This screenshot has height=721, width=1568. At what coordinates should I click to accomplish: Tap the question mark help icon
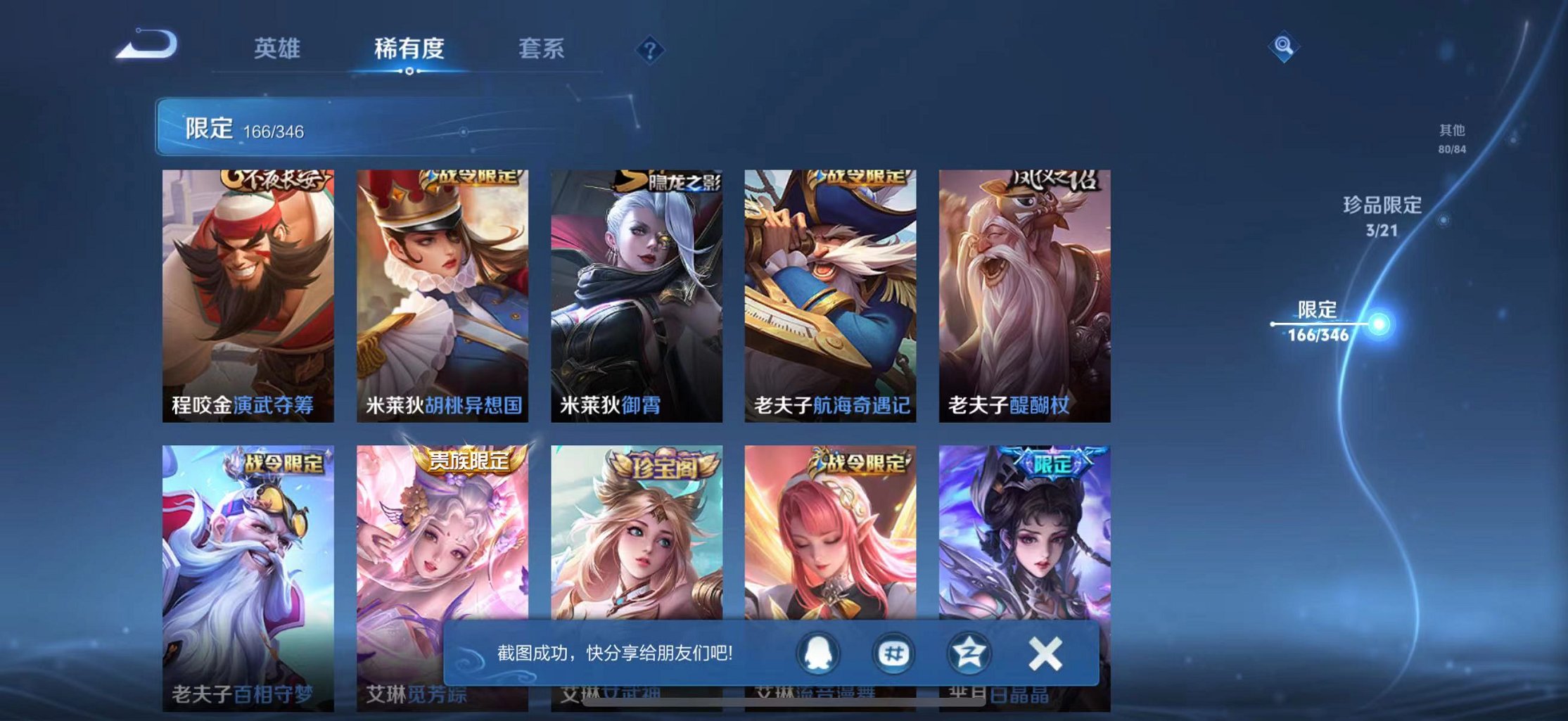pyautogui.click(x=651, y=49)
